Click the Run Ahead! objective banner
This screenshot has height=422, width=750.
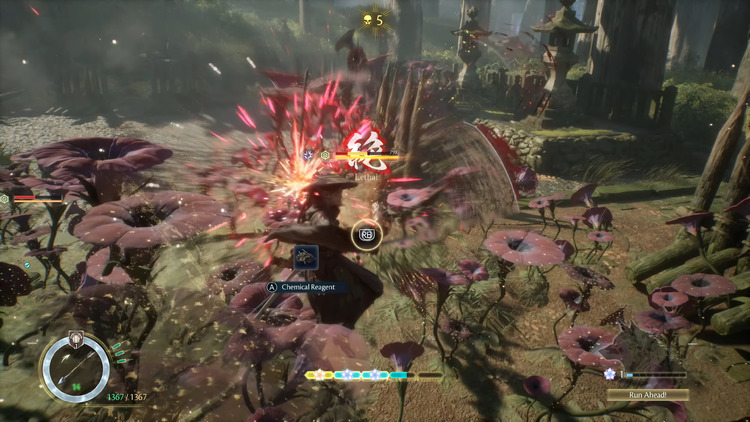point(647,394)
